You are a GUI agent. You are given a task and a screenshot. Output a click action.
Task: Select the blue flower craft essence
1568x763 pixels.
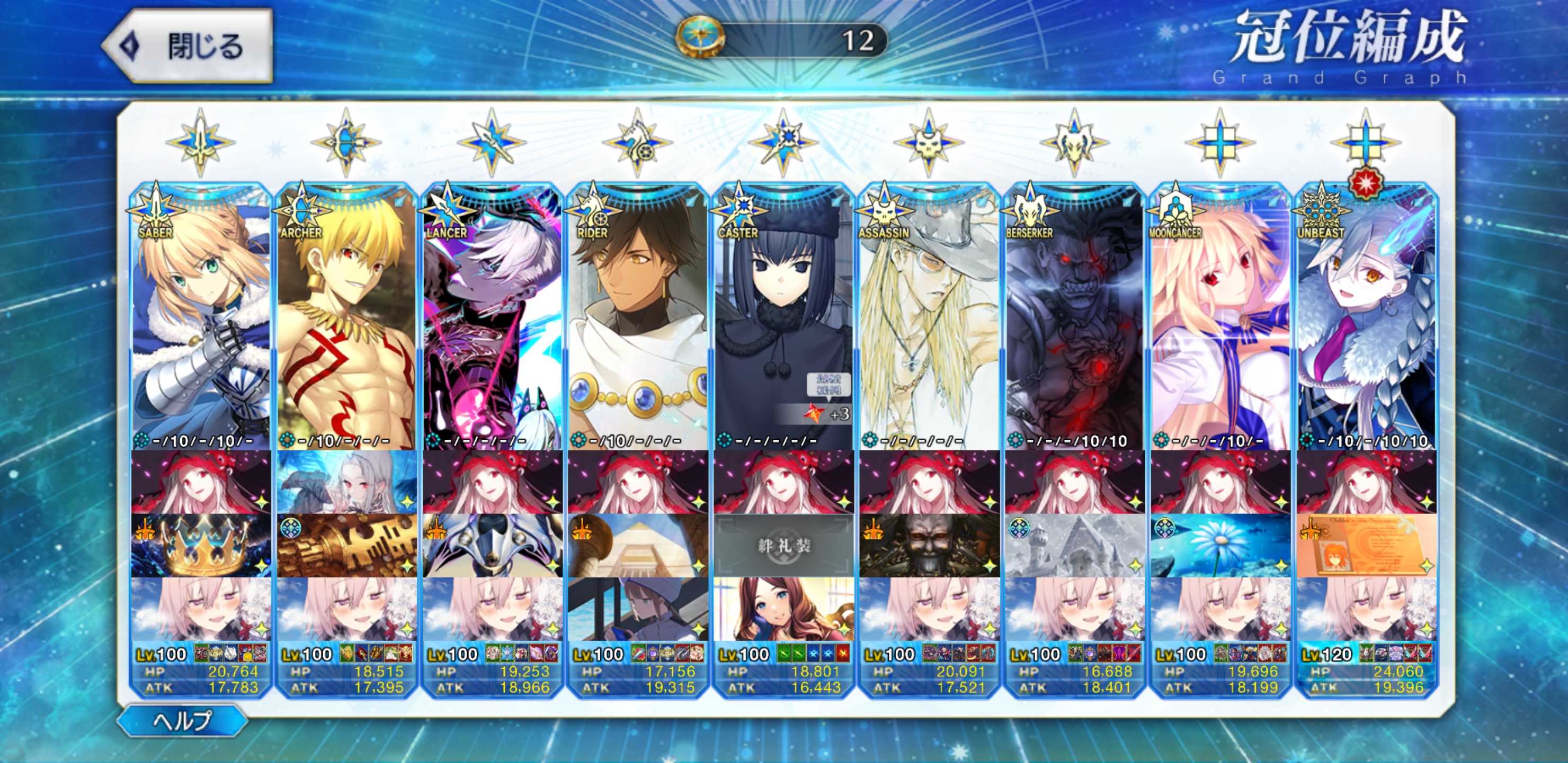tap(1220, 546)
